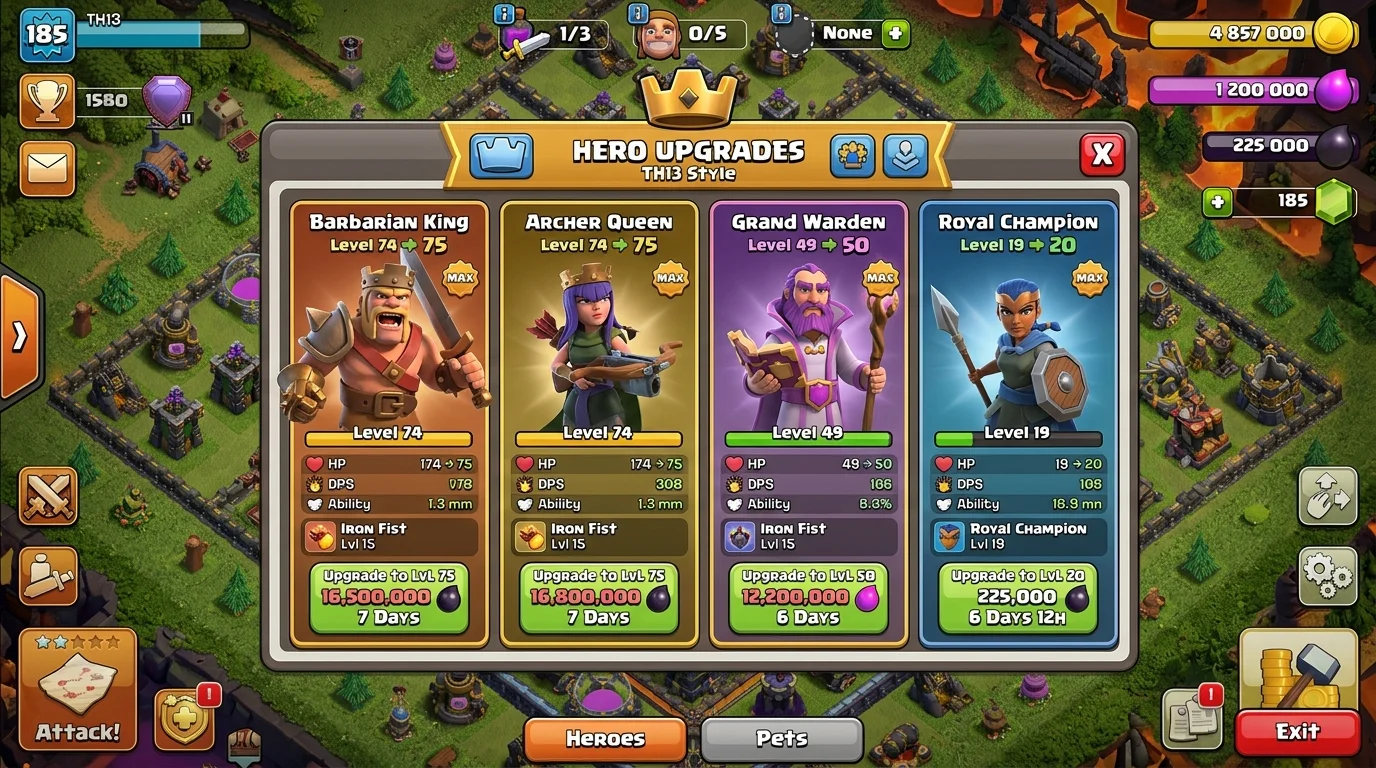
Task: Upgrade the Royal Champion to level 20
Action: (x=1017, y=595)
